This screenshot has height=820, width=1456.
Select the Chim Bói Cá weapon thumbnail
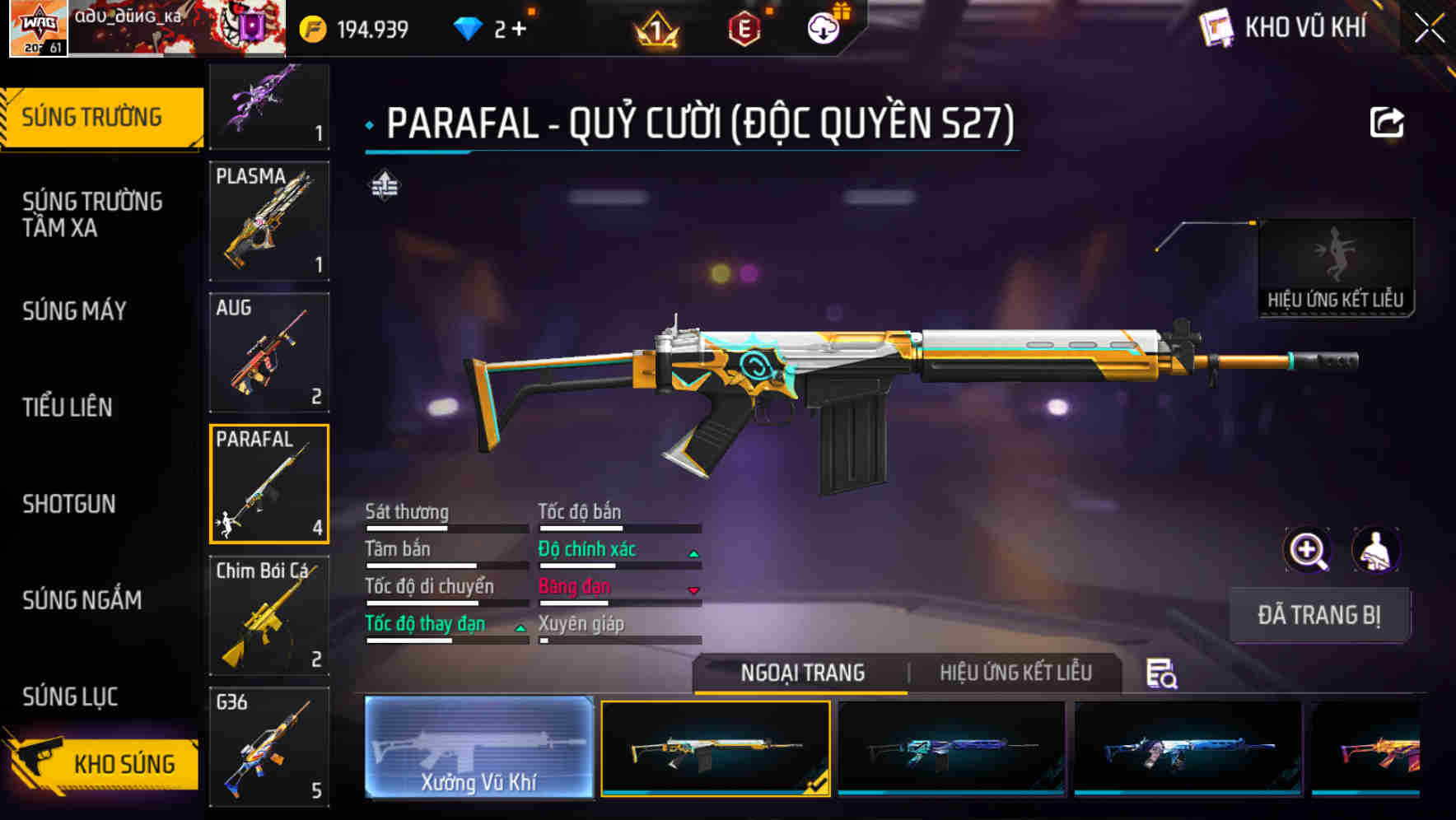(269, 615)
